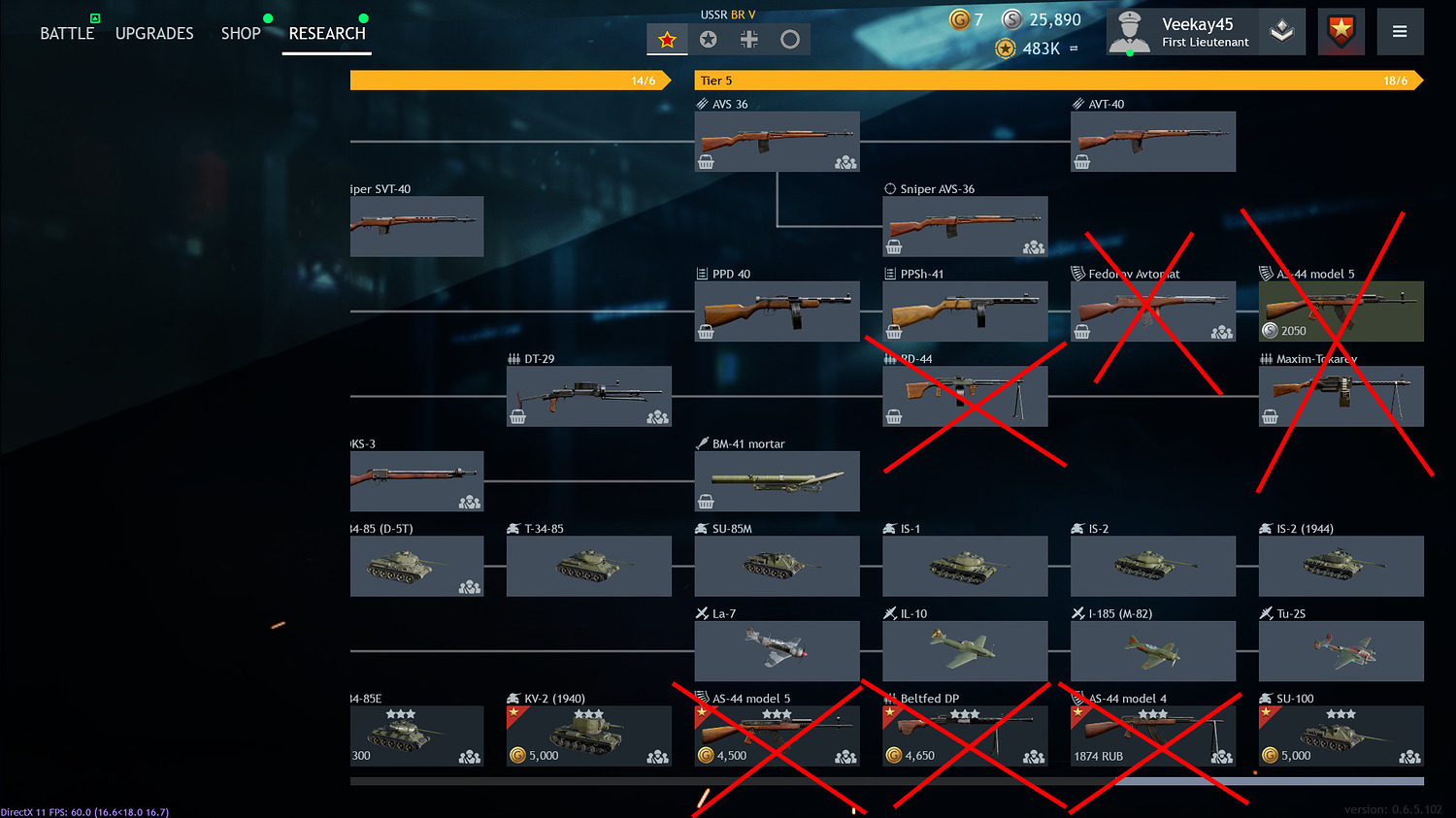The height and width of the screenshot is (818, 1456).
Task: Switch to the RESEARCH tab
Action: (326, 33)
